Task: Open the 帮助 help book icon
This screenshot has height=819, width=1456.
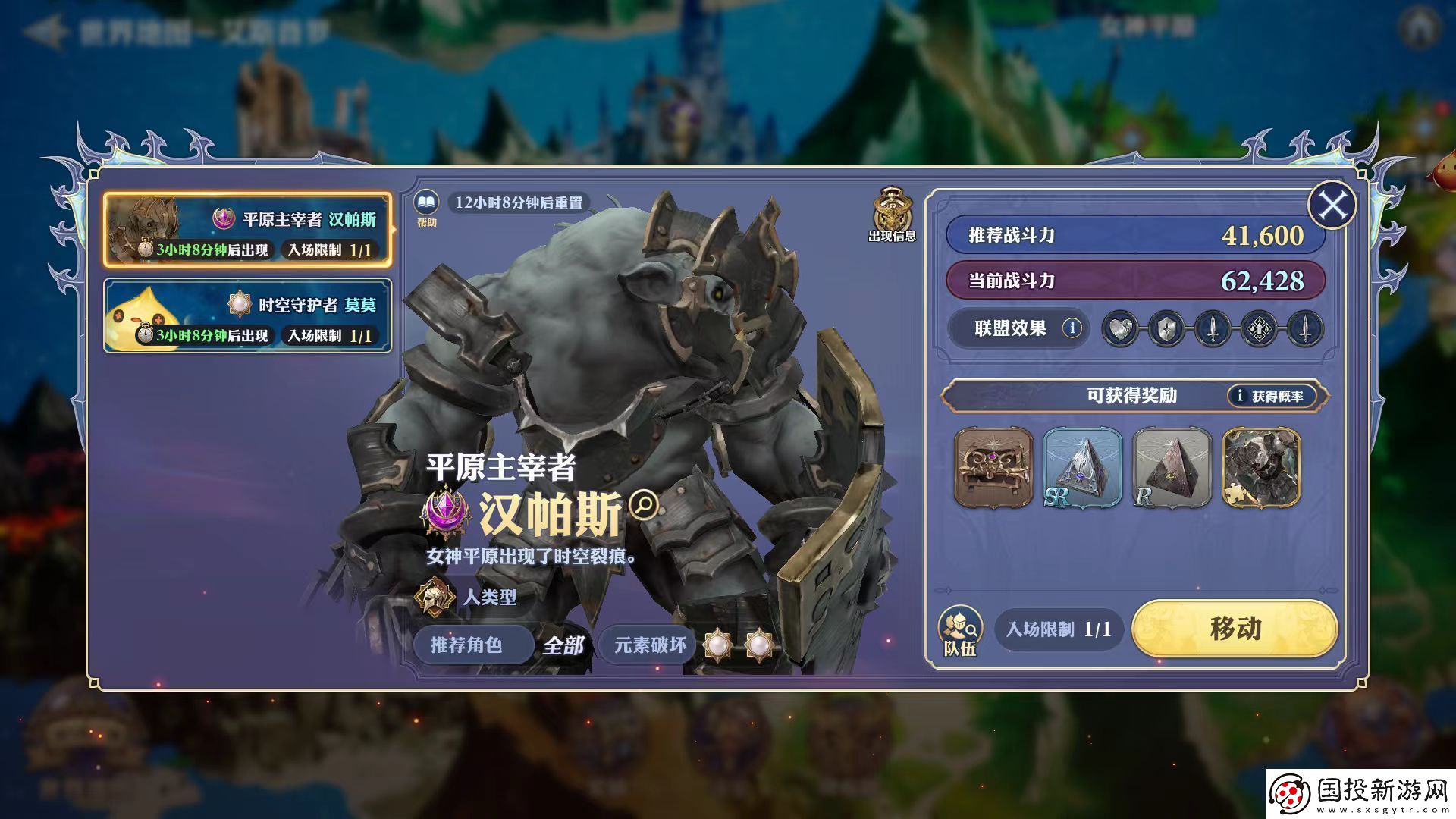Action: click(x=428, y=202)
